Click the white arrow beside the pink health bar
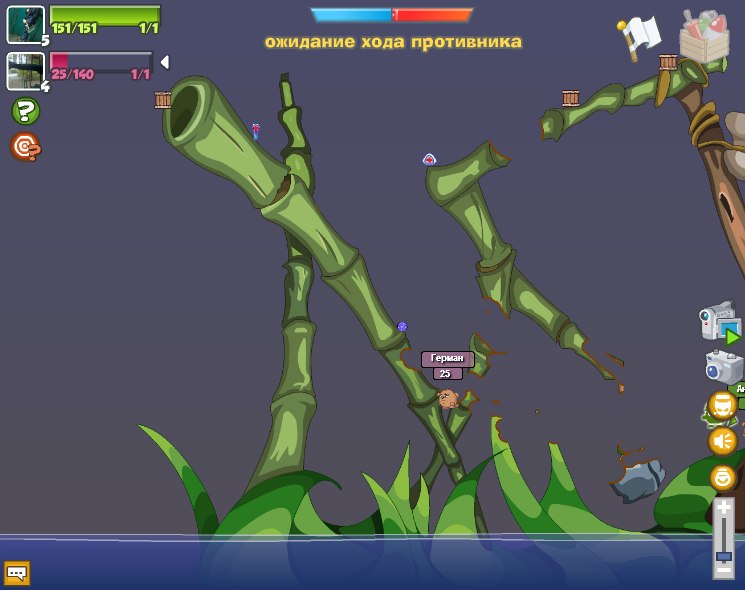This screenshot has width=745, height=590. point(164,62)
